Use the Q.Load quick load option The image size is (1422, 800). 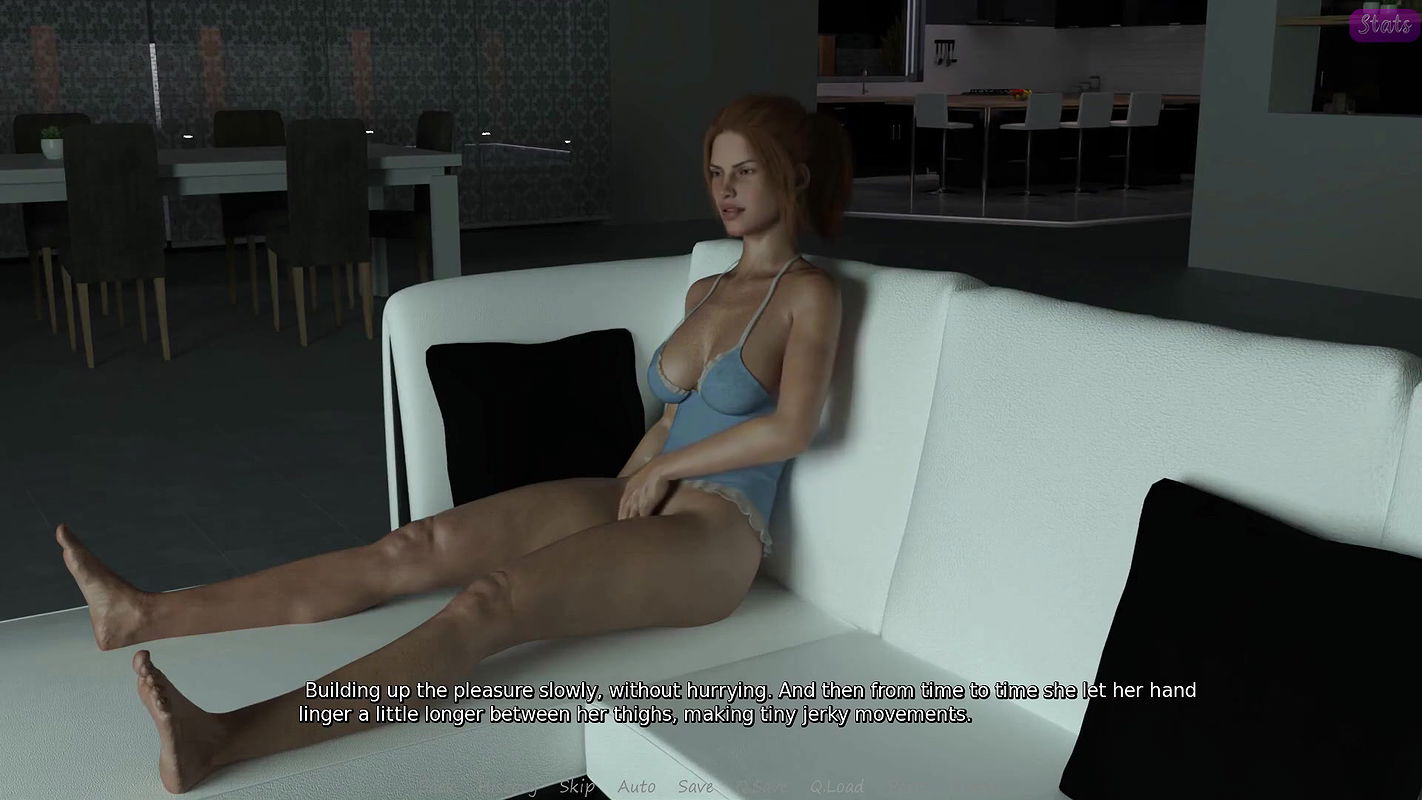[x=836, y=787]
